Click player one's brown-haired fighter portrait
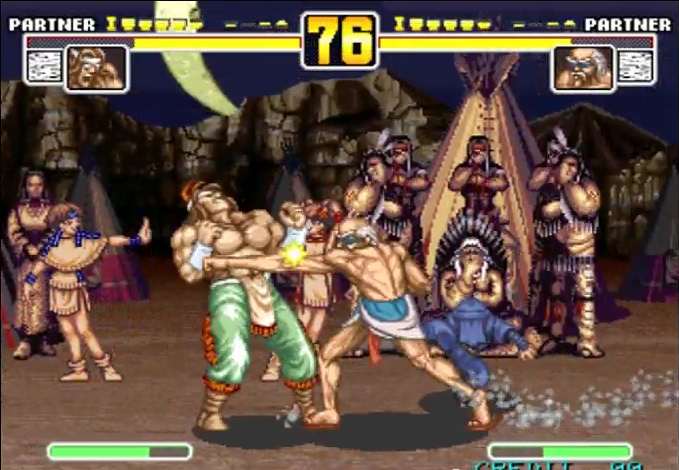Image resolution: width=679 pixels, height=470 pixels. [96, 68]
